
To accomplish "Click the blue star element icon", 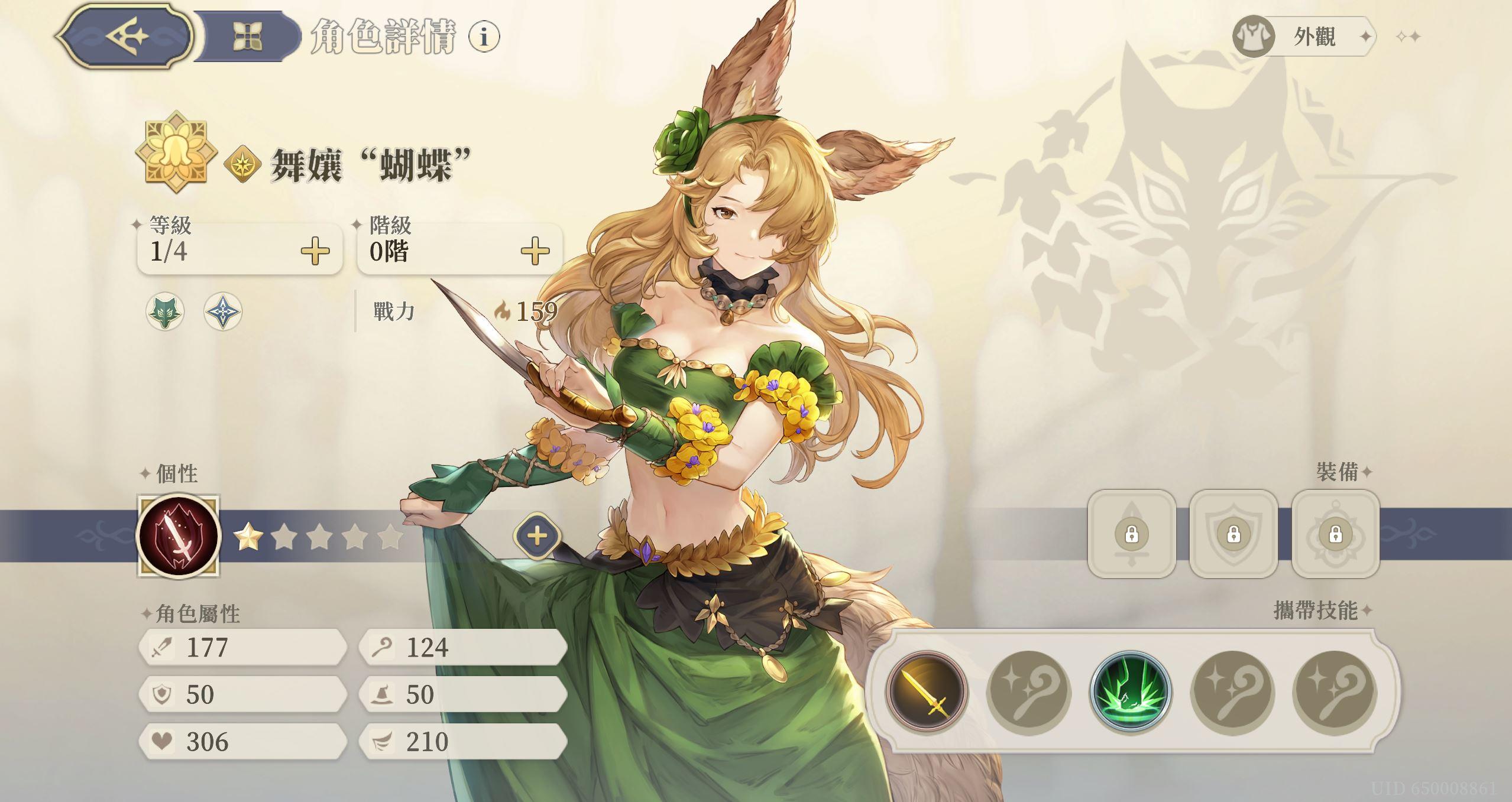I will click(x=222, y=310).
